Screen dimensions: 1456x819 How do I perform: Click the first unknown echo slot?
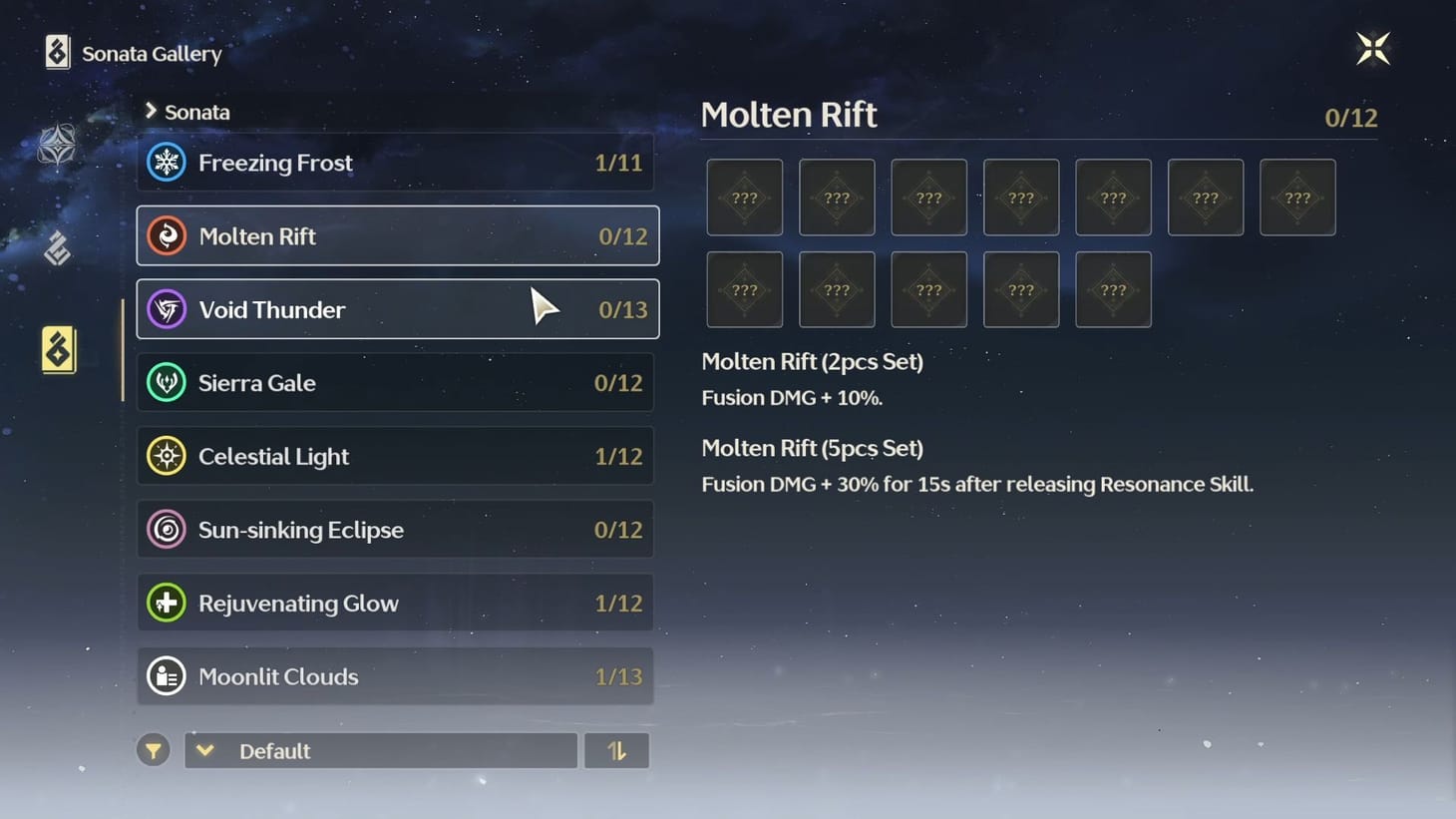pyautogui.click(x=744, y=197)
